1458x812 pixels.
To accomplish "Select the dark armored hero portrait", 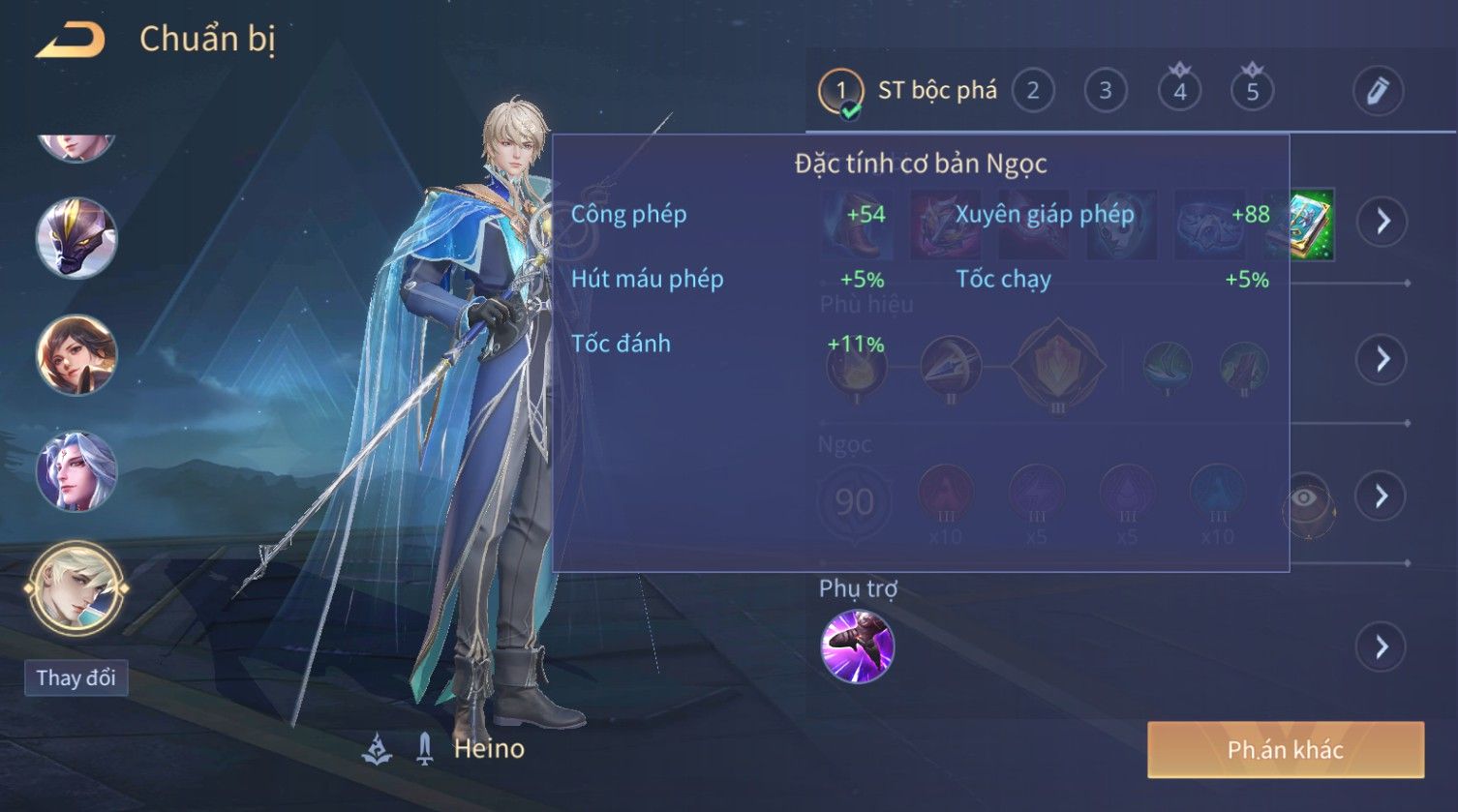I will pos(76,238).
